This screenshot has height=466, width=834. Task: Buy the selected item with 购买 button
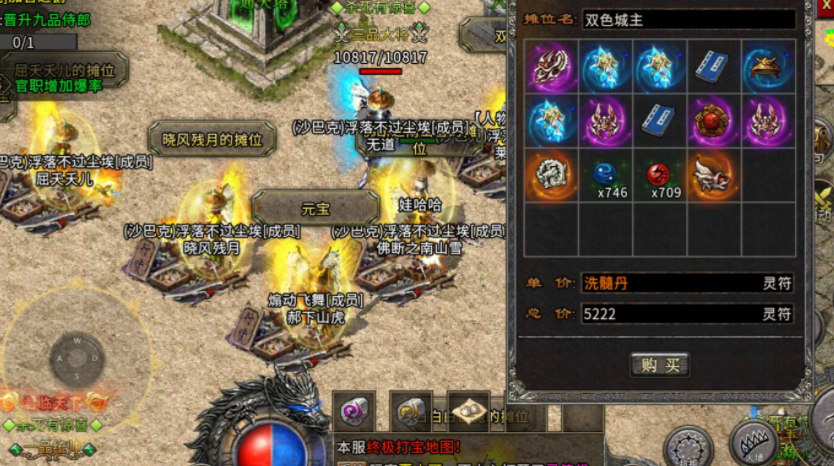(660, 364)
